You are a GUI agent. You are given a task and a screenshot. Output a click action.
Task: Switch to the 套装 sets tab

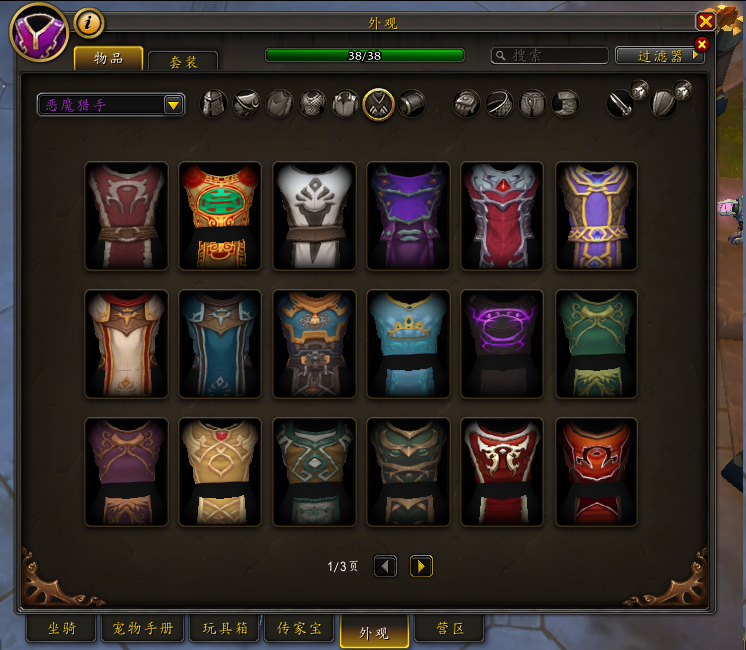click(183, 61)
